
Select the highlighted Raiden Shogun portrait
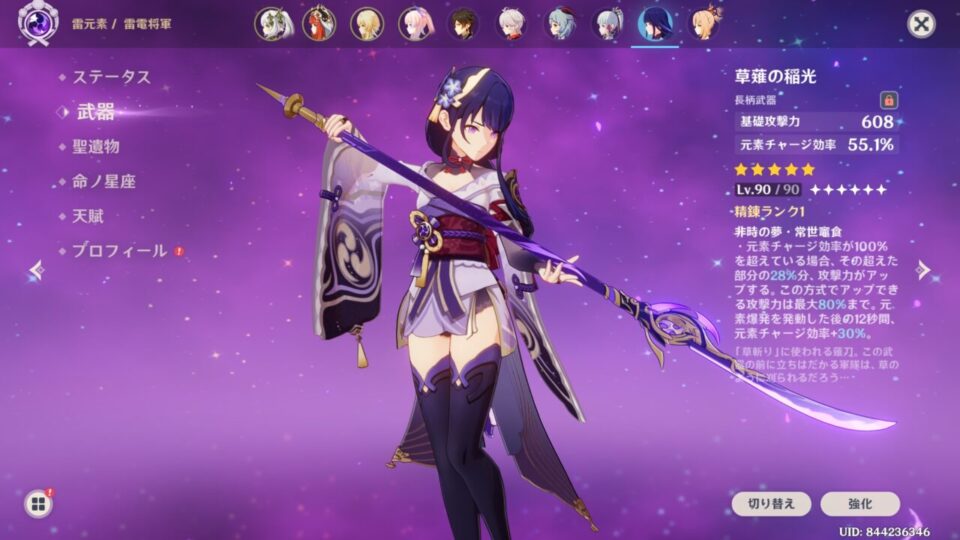coord(656,24)
